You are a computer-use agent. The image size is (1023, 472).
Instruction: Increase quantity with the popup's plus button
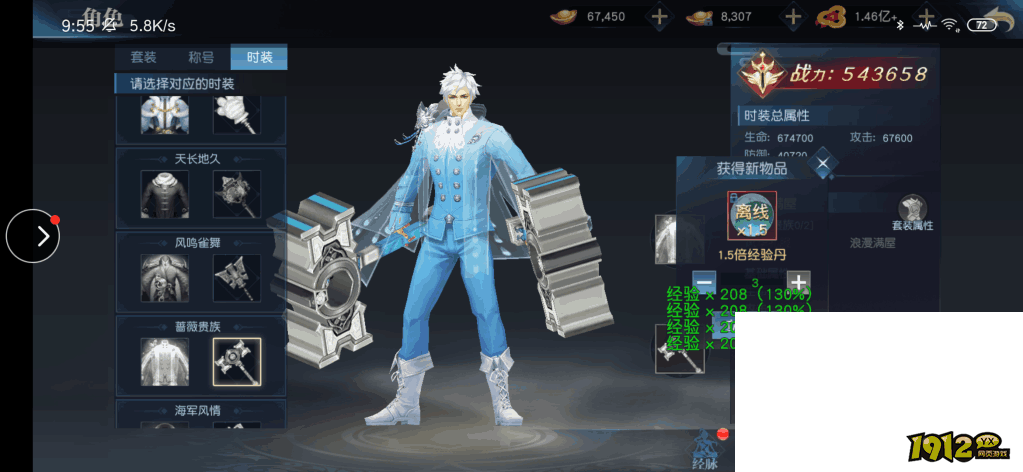point(798,283)
